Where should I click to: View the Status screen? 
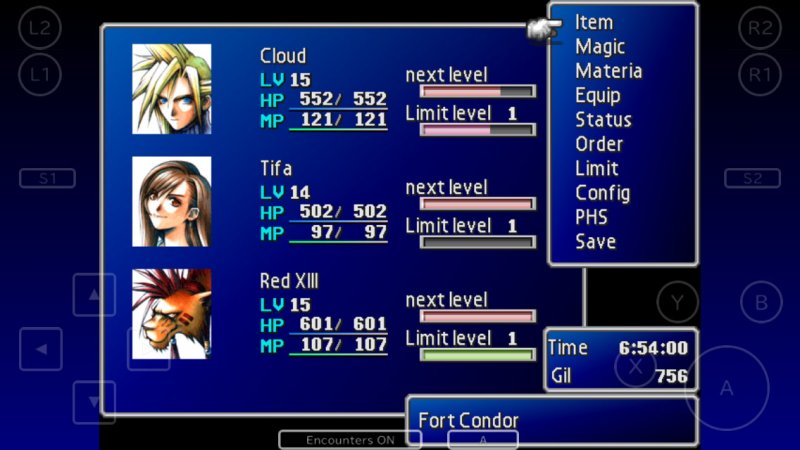click(603, 120)
